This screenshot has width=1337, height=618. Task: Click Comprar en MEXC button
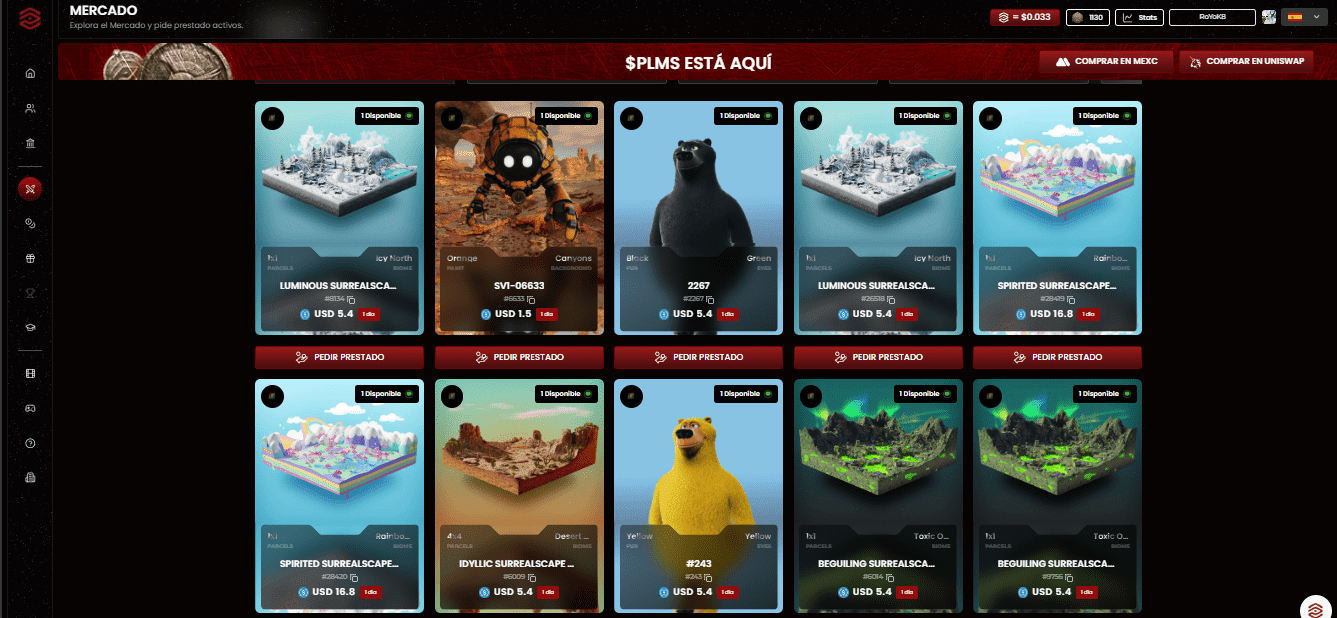1107,62
